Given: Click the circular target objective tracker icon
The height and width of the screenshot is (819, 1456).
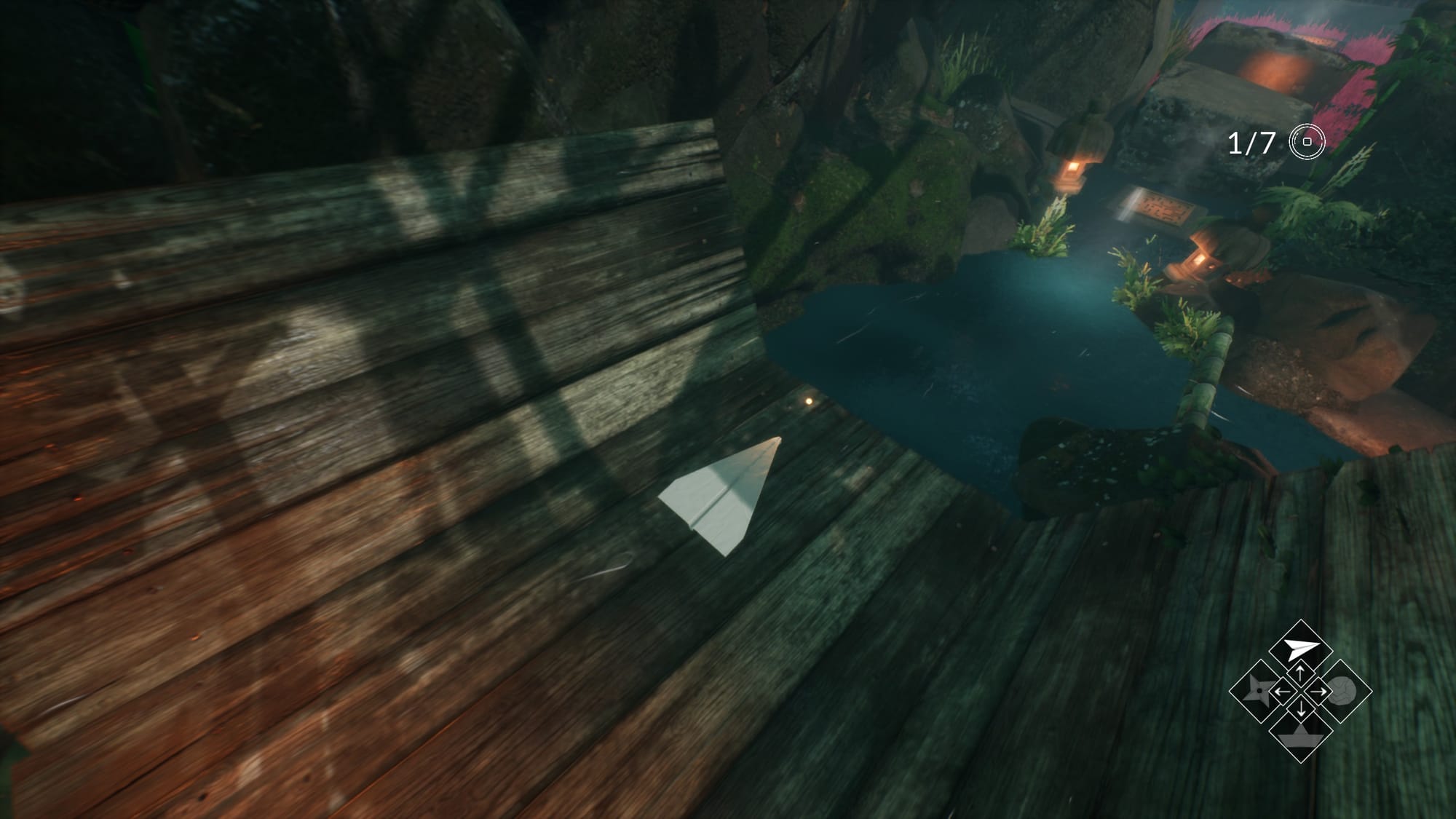Looking at the screenshot, I should [1307, 142].
